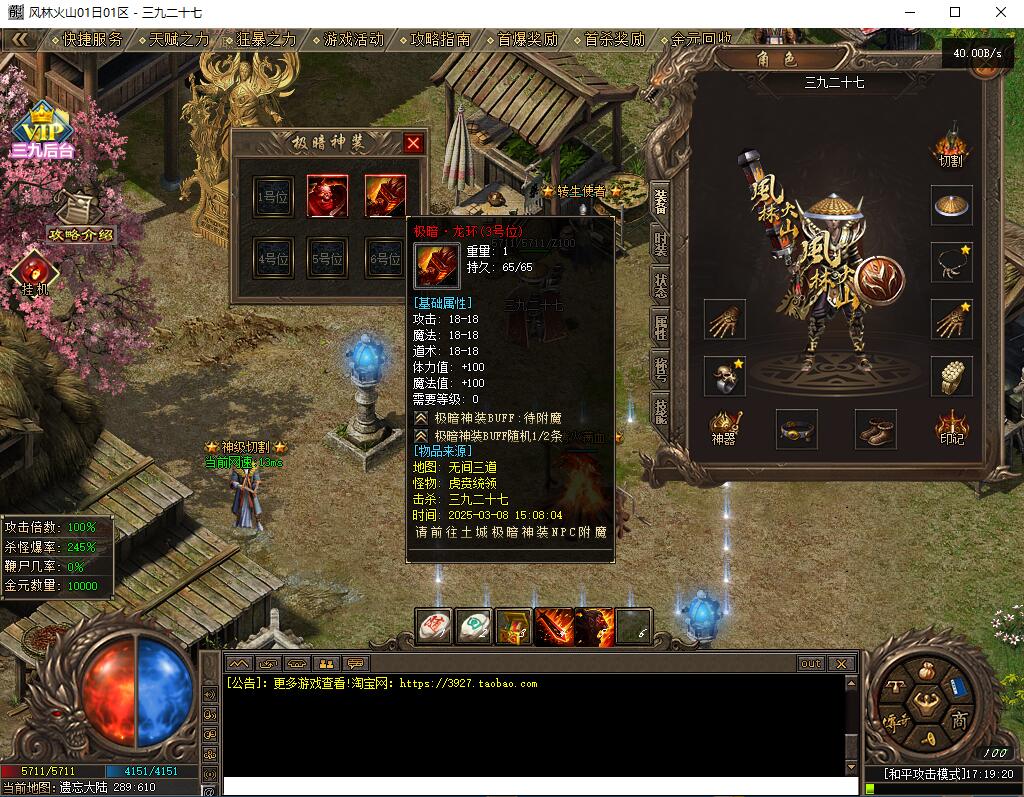Open the 印记 mark button
Viewport: 1024px width, 797px height.
[951, 427]
